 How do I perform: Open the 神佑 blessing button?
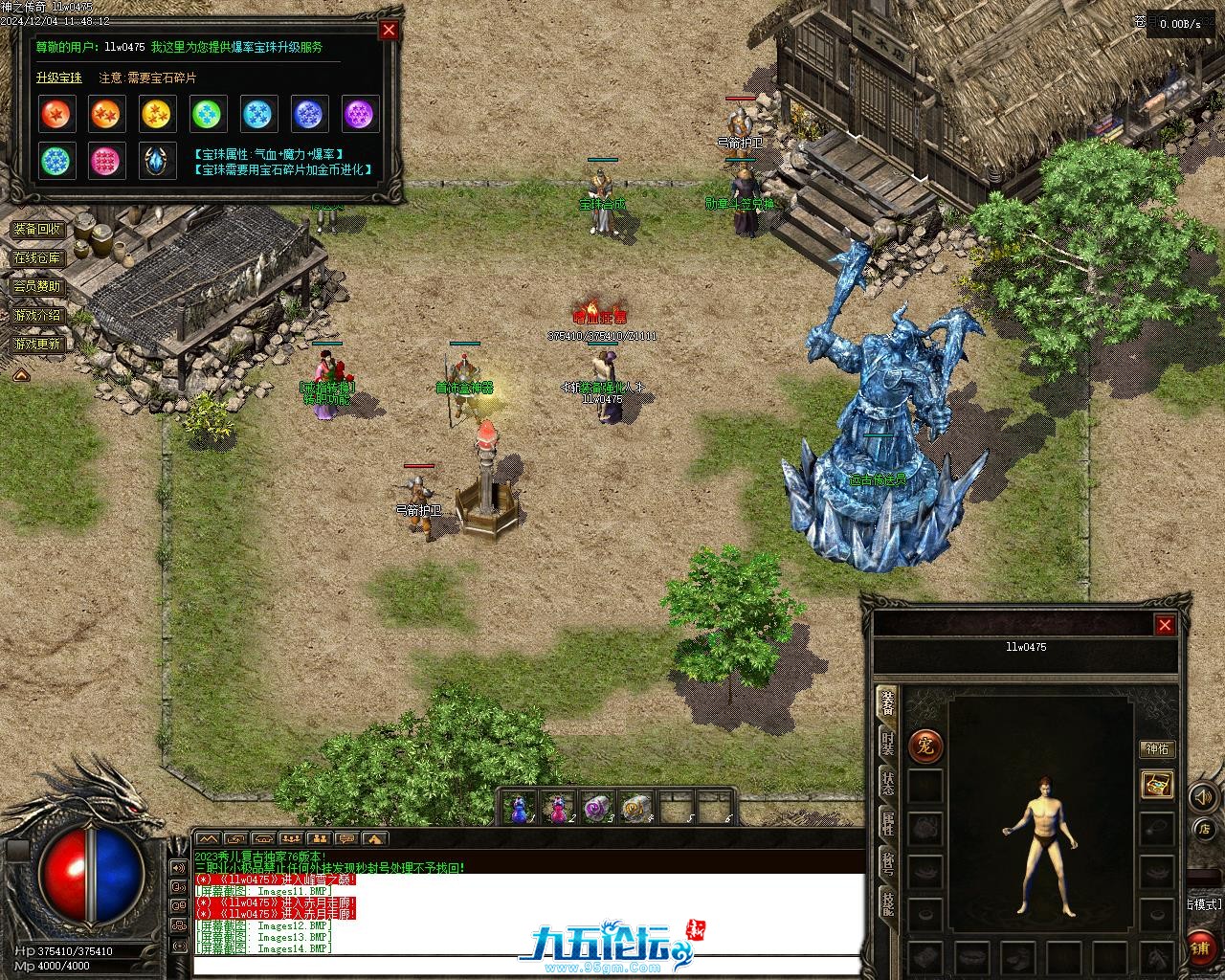(1157, 749)
